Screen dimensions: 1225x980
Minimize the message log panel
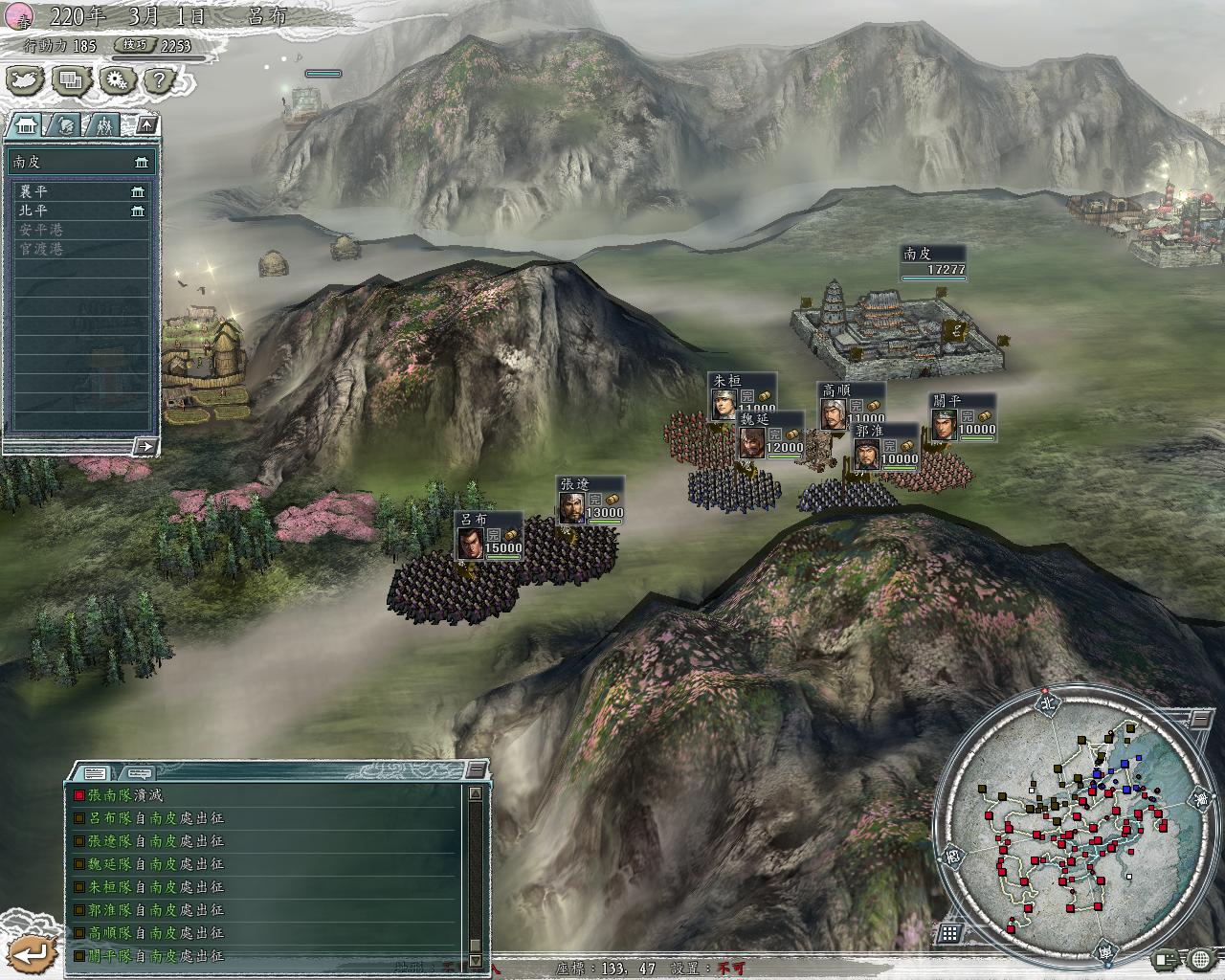coord(476,769)
